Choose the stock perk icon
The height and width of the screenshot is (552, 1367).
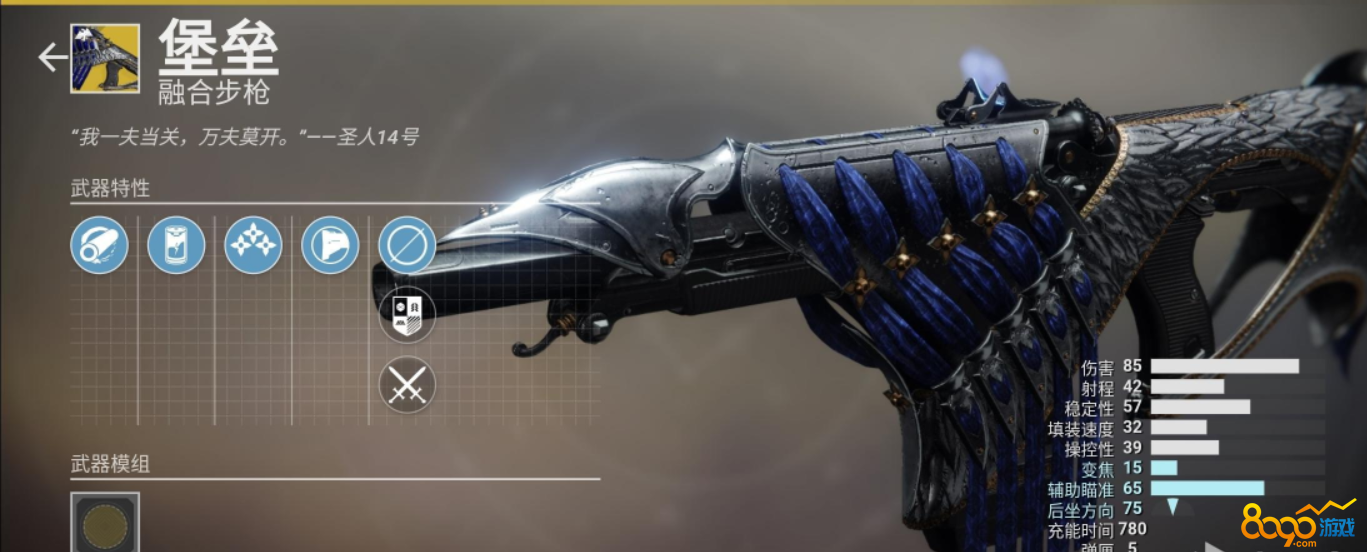coord(330,246)
